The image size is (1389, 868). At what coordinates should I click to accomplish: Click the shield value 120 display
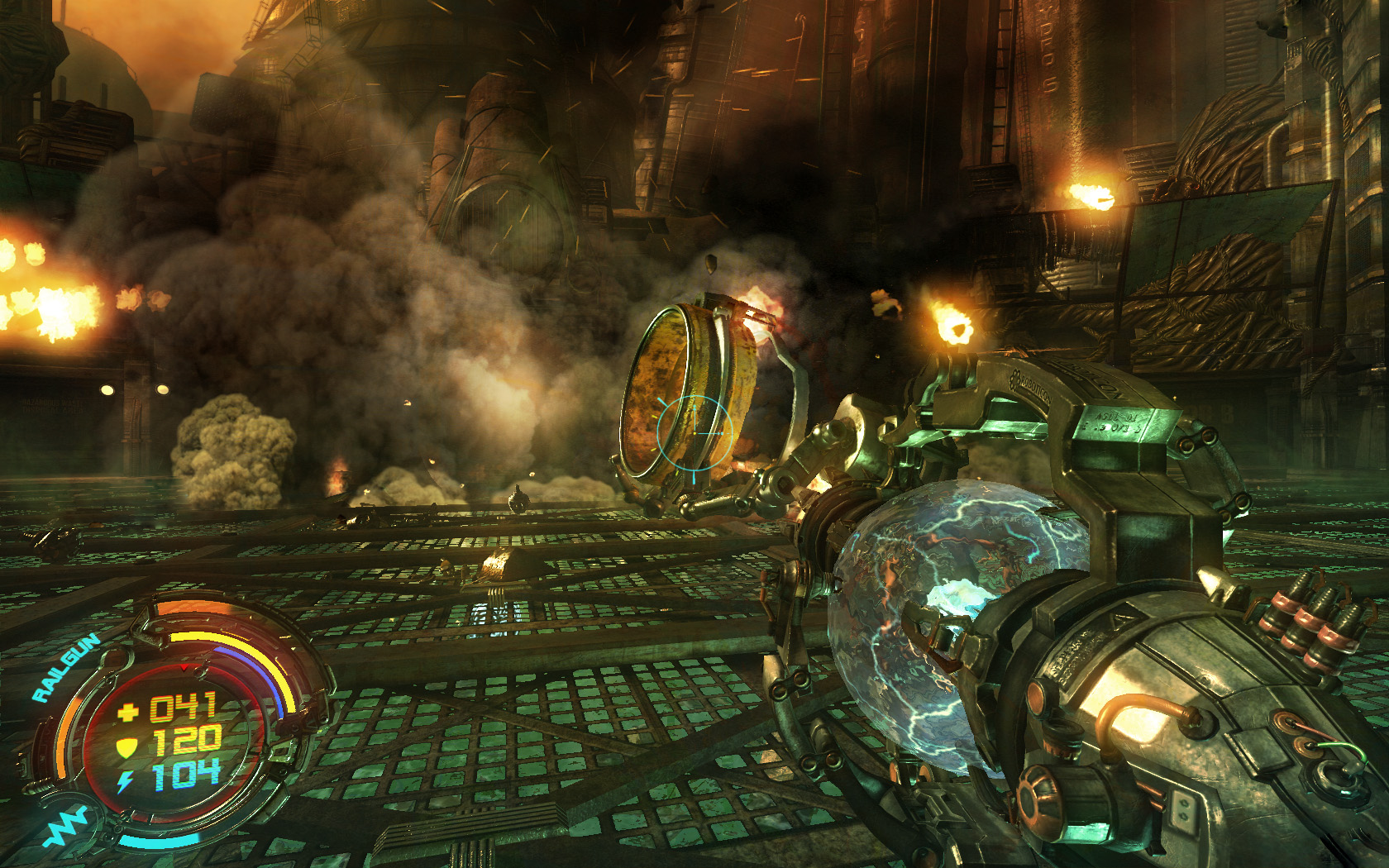coord(187,742)
